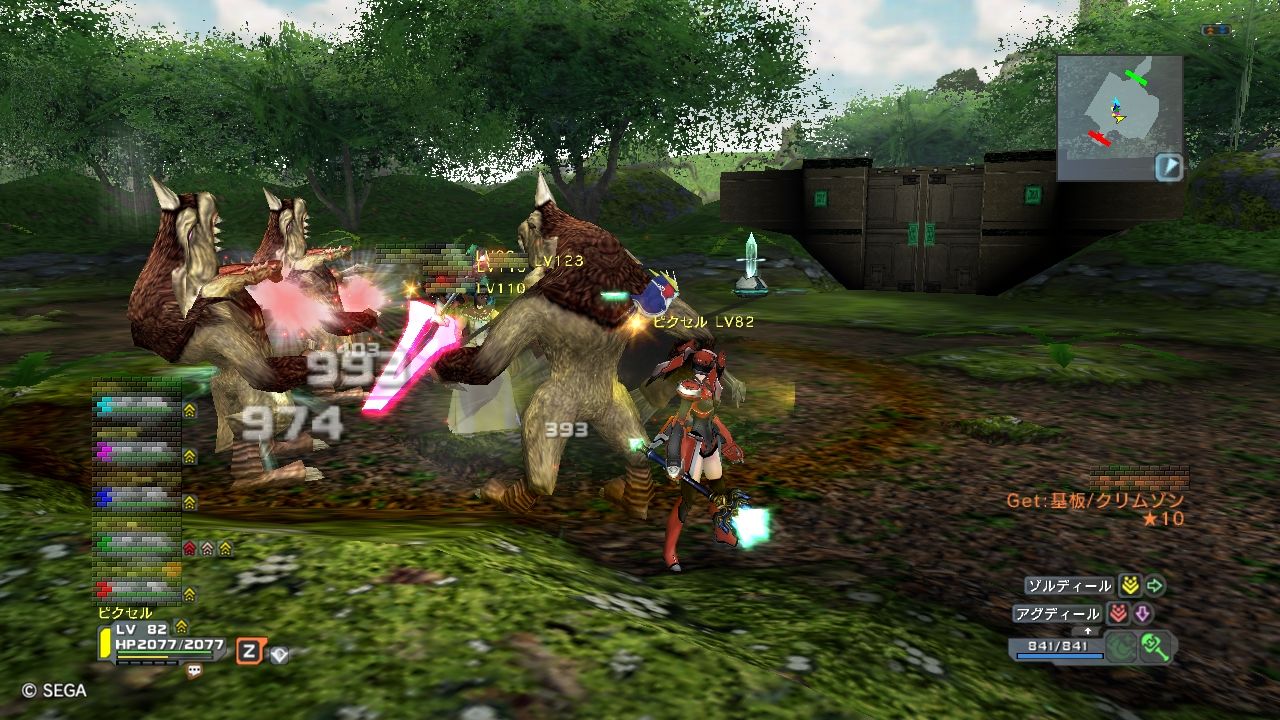Click the purple down-arrow palette icon
Image resolution: width=1280 pixels, height=720 pixels.
[x=1142, y=614]
